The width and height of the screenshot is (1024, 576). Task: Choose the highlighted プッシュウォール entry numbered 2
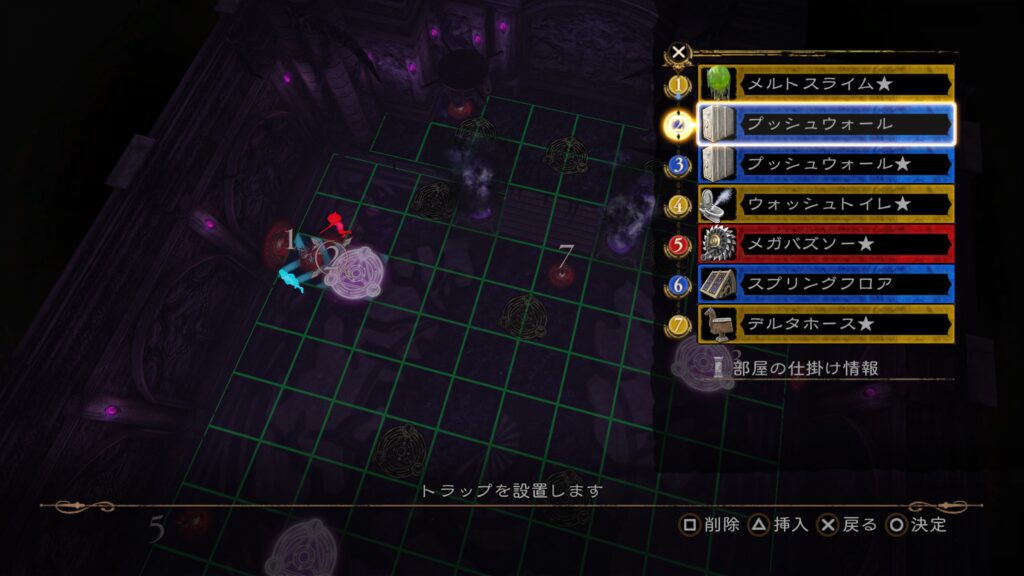tap(824, 124)
